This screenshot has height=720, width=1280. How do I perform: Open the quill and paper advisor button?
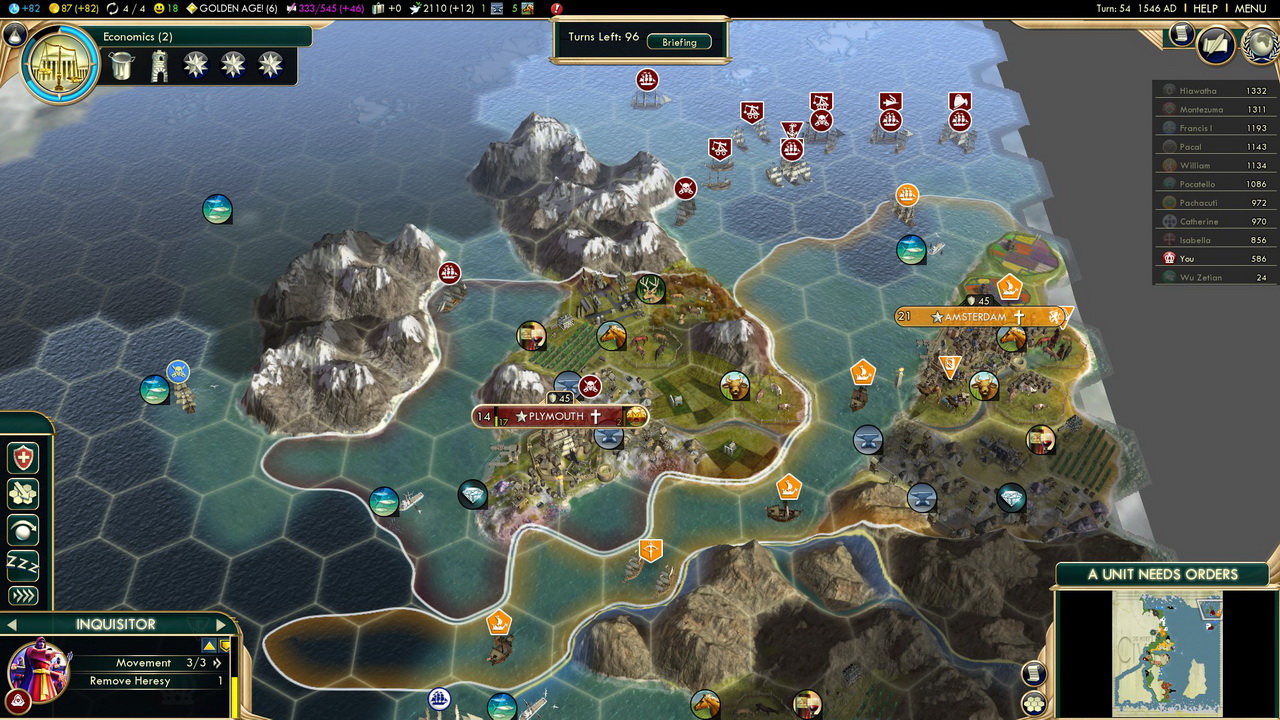[1215, 44]
